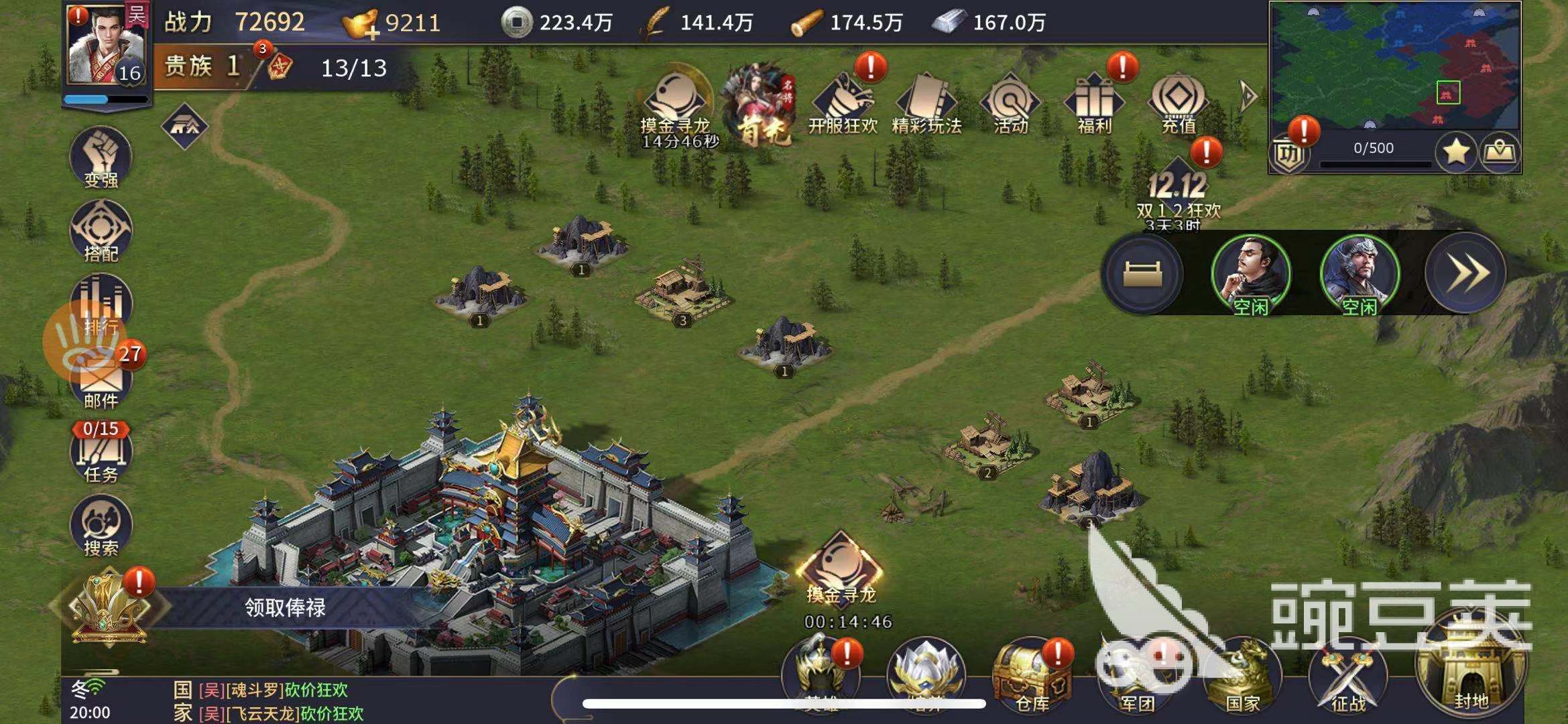Image resolution: width=1568 pixels, height=724 pixels.
Task: Select the idle helmeted general portrait
Action: [x=1359, y=274]
